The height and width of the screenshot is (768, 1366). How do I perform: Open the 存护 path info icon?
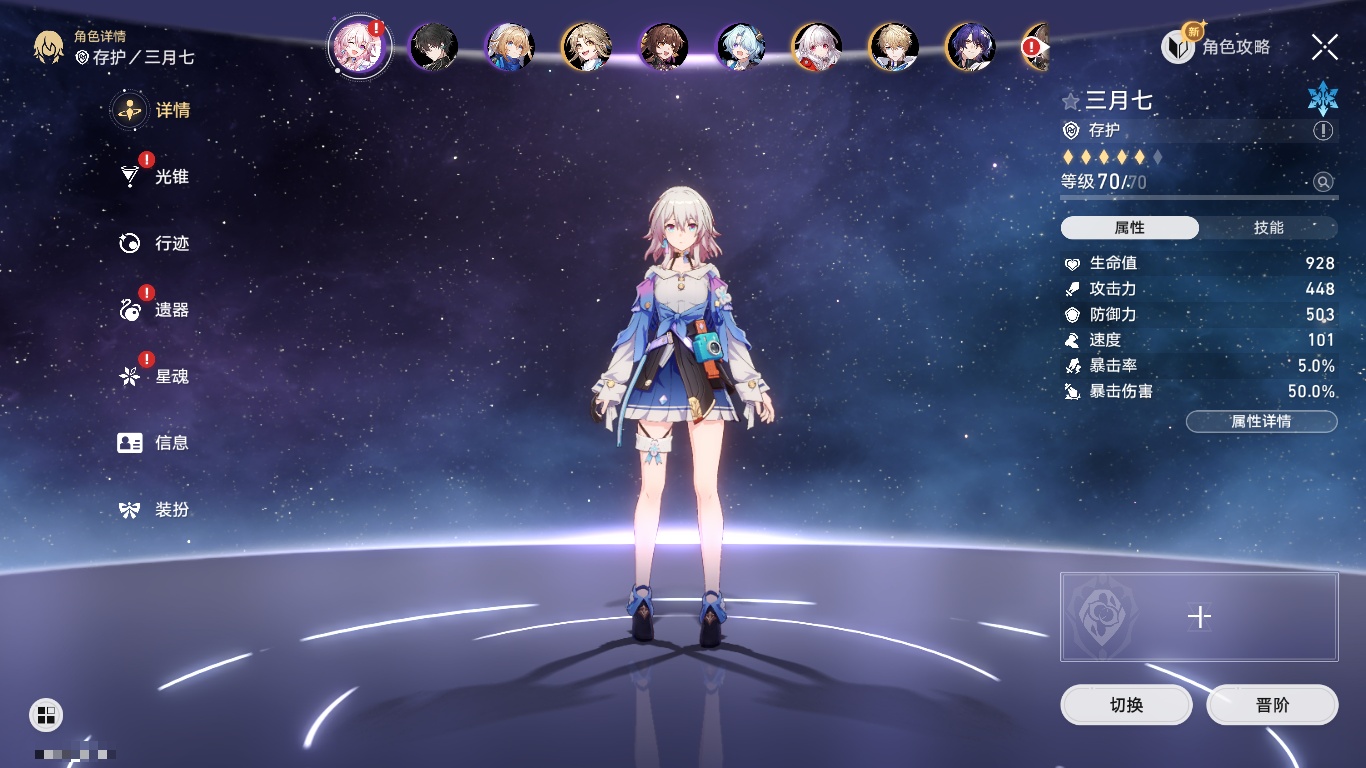click(x=1323, y=131)
